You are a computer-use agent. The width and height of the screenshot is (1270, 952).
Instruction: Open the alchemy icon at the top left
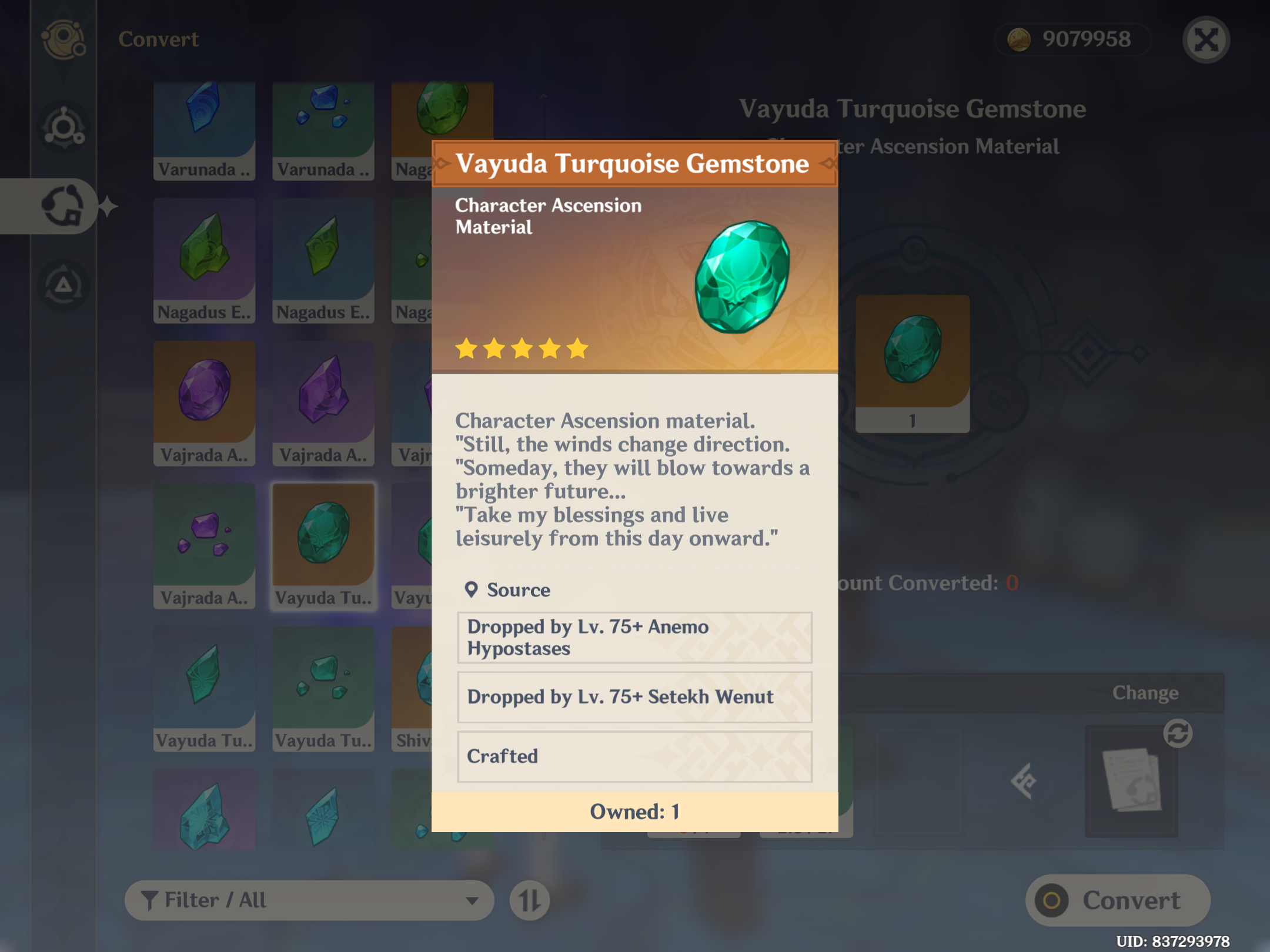[x=62, y=39]
